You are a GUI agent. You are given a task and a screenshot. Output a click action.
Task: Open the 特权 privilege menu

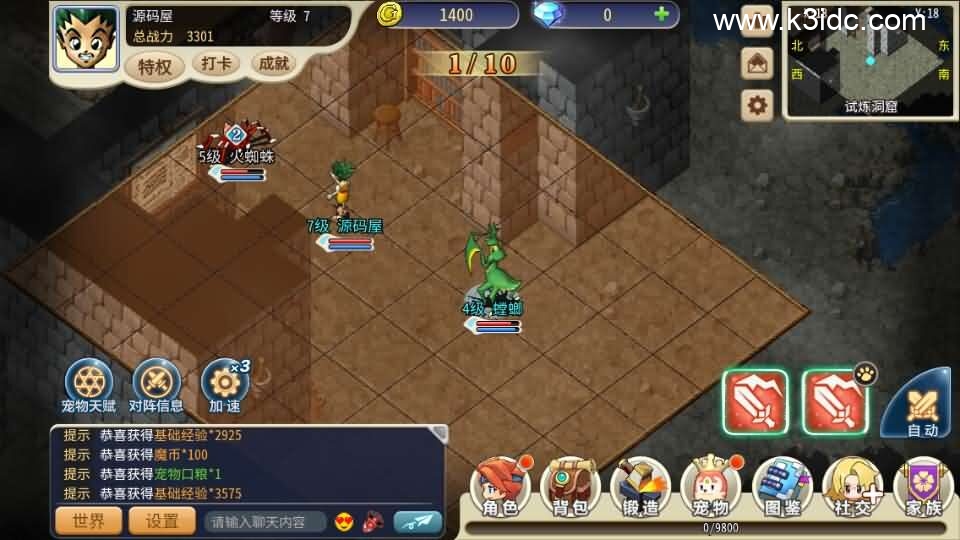point(155,66)
